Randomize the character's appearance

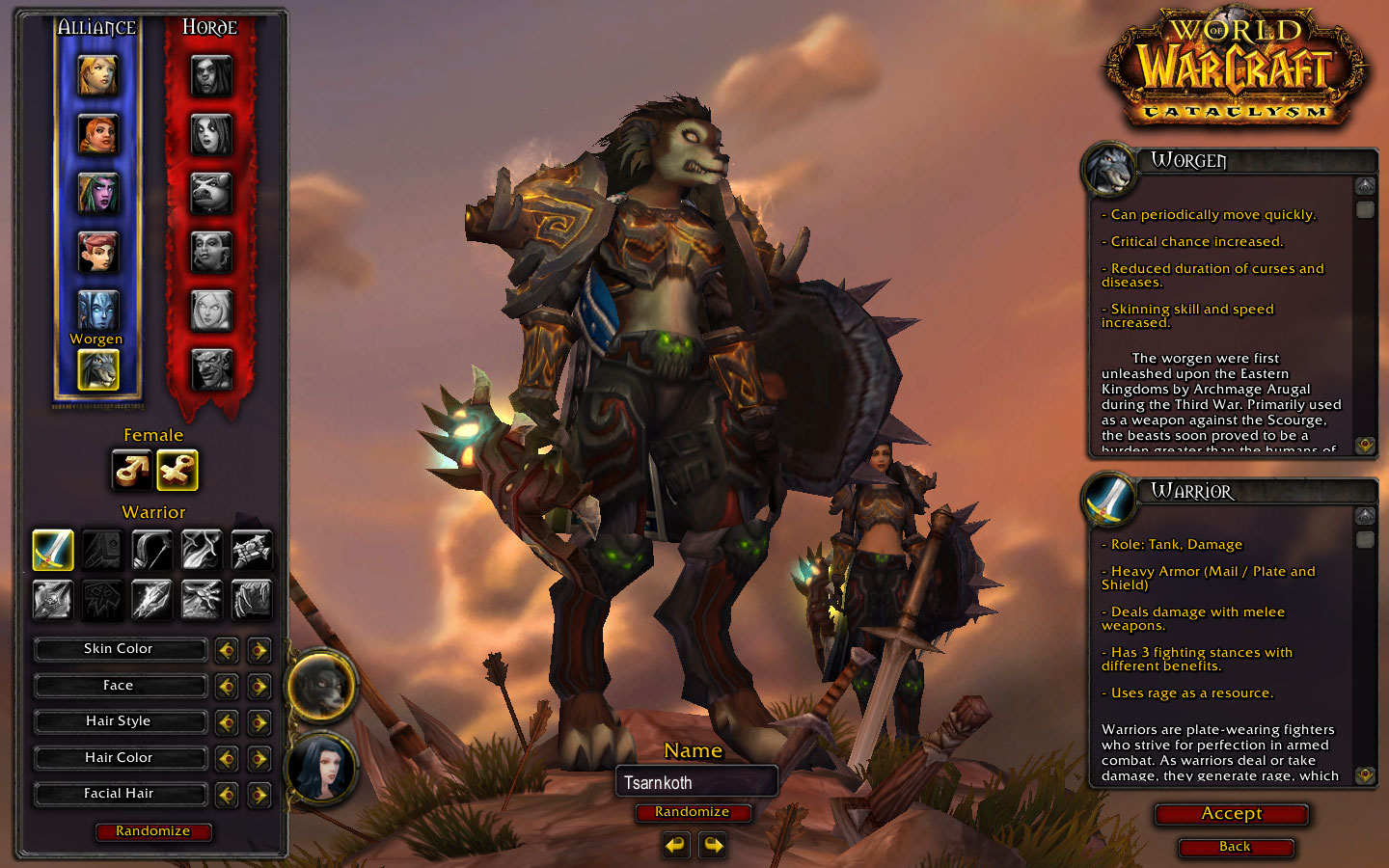[x=152, y=831]
